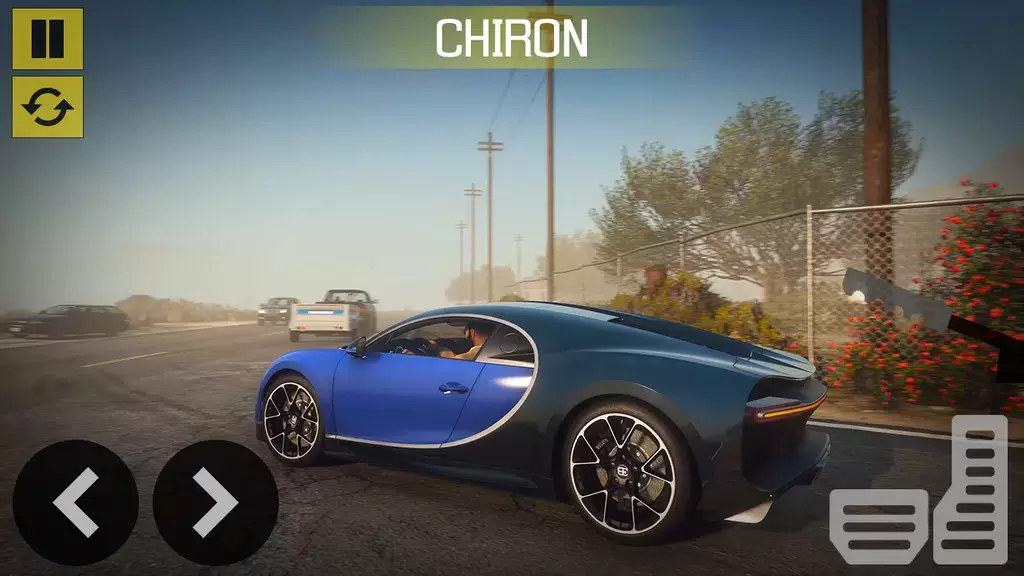1024x576 pixels.
Task: Tap the yellow circular arrows button
Action: pos(47,107)
